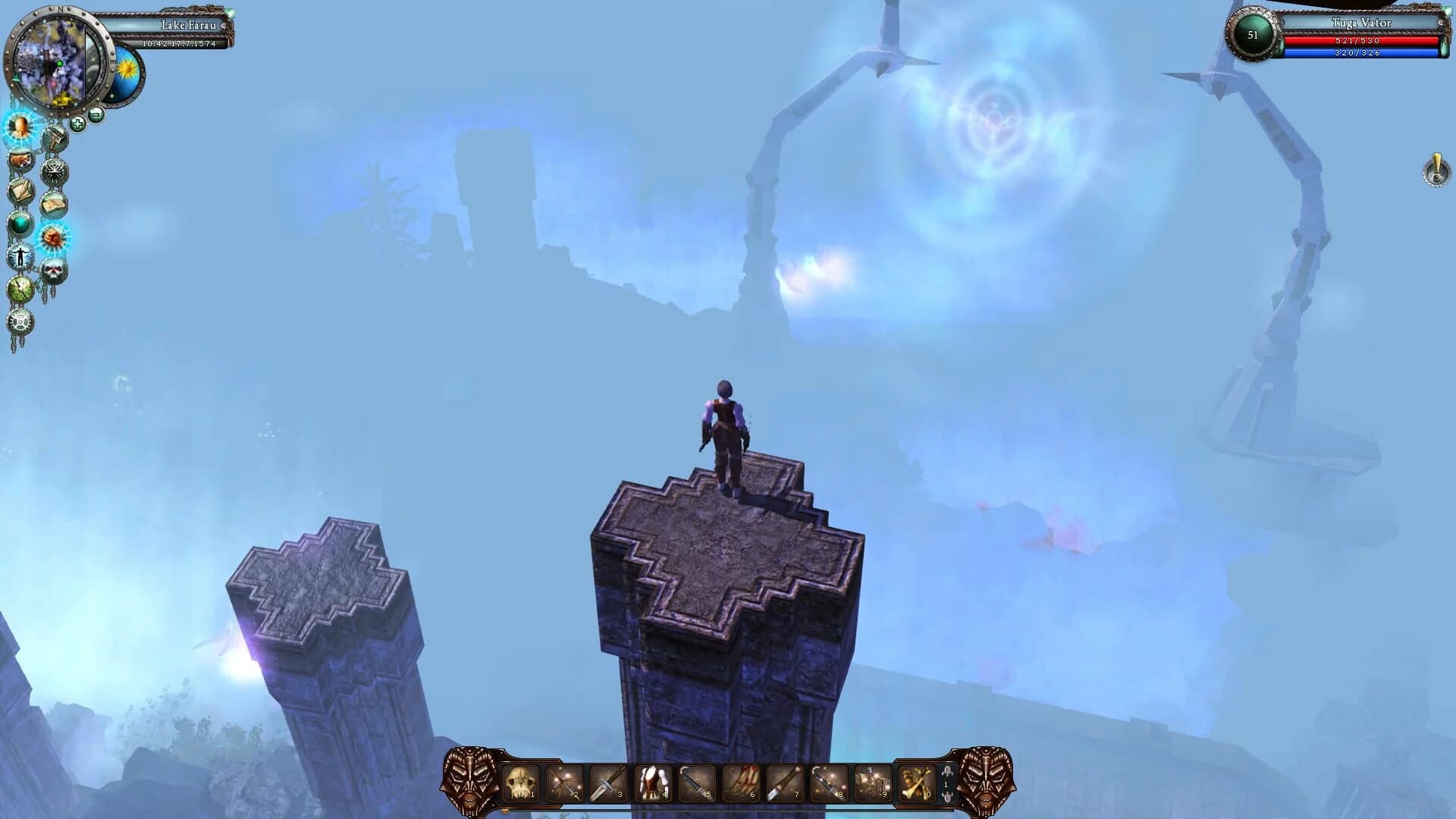Click the green gem icon
The image size is (1456, 819).
19,224
